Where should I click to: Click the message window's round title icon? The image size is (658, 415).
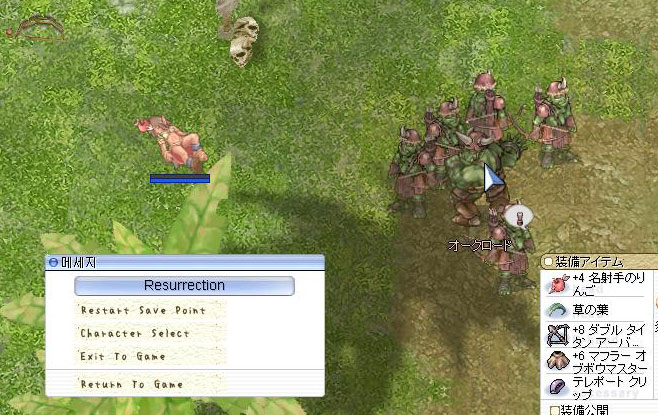click(53, 262)
